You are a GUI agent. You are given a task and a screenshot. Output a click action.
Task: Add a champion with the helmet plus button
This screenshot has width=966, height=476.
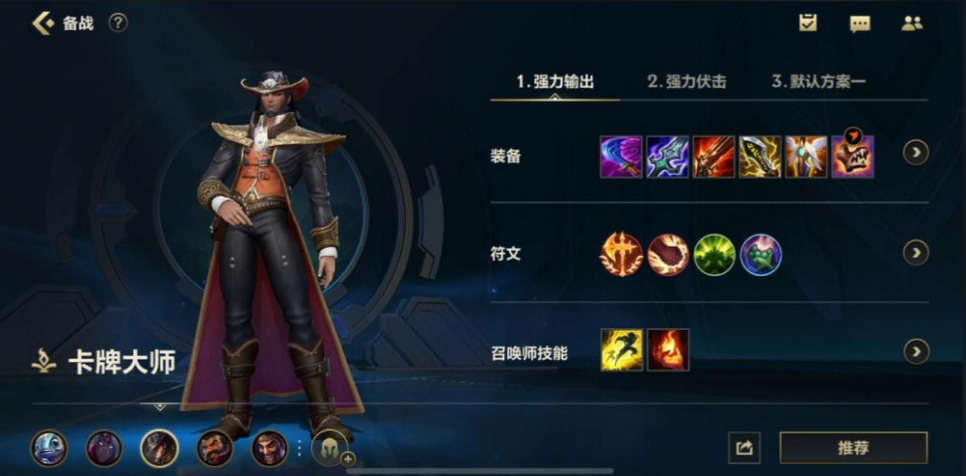click(x=331, y=448)
